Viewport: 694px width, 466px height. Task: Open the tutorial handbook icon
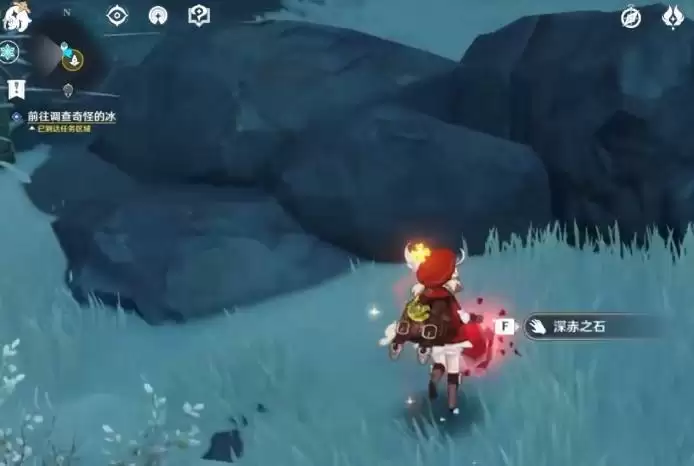pos(199,16)
